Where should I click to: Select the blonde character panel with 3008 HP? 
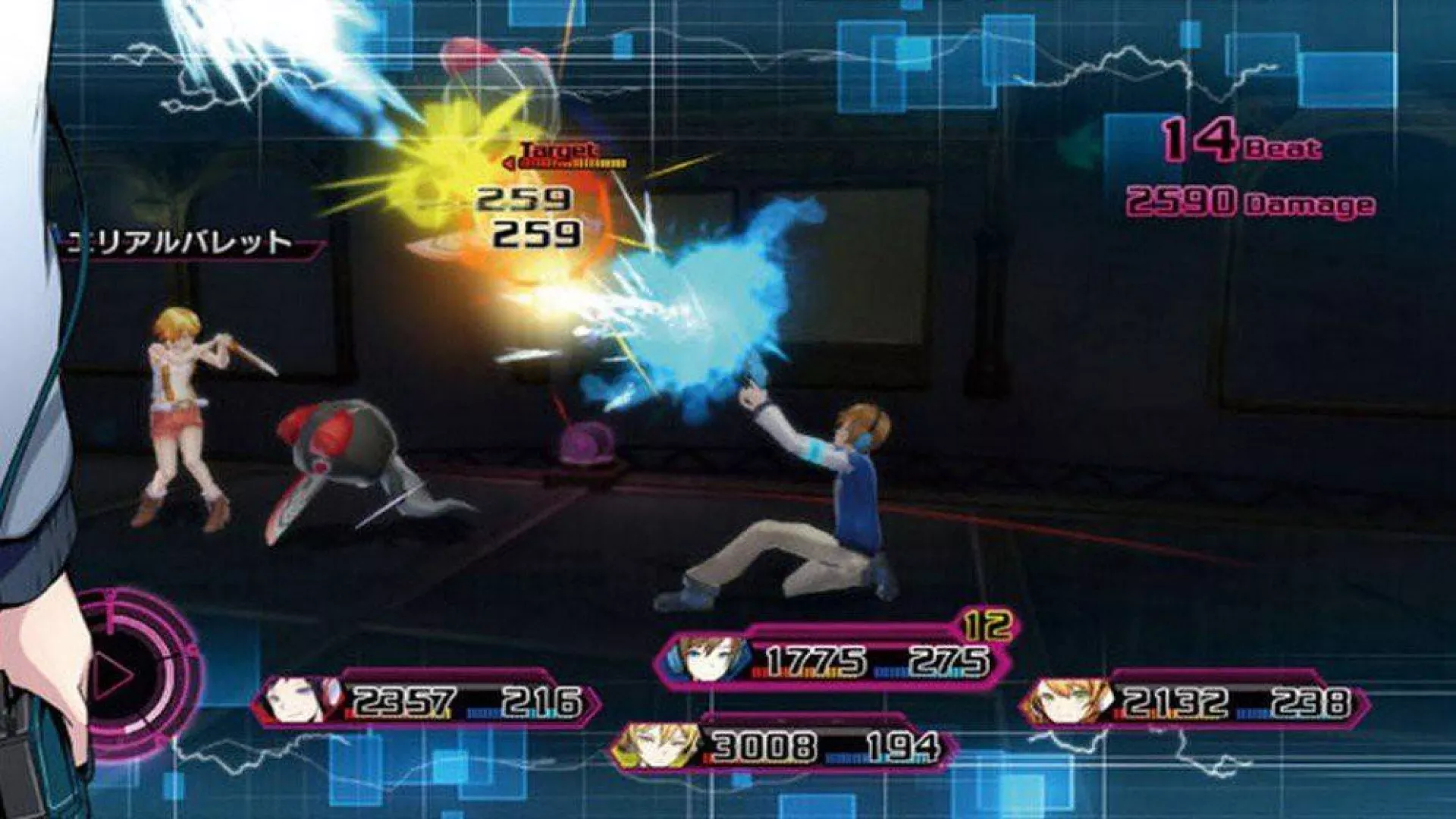pos(785,747)
